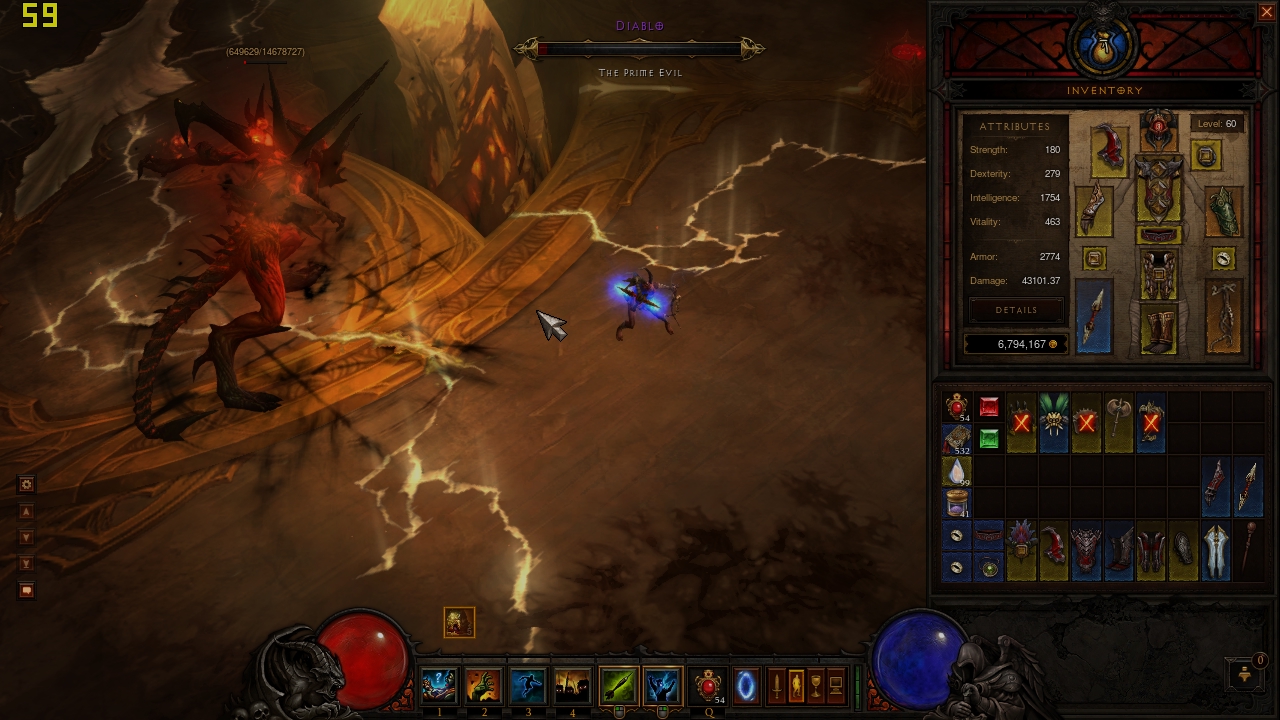Image resolution: width=1280 pixels, height=720 pixels.
Task: Close the inventory panel
Action: 1266,12
